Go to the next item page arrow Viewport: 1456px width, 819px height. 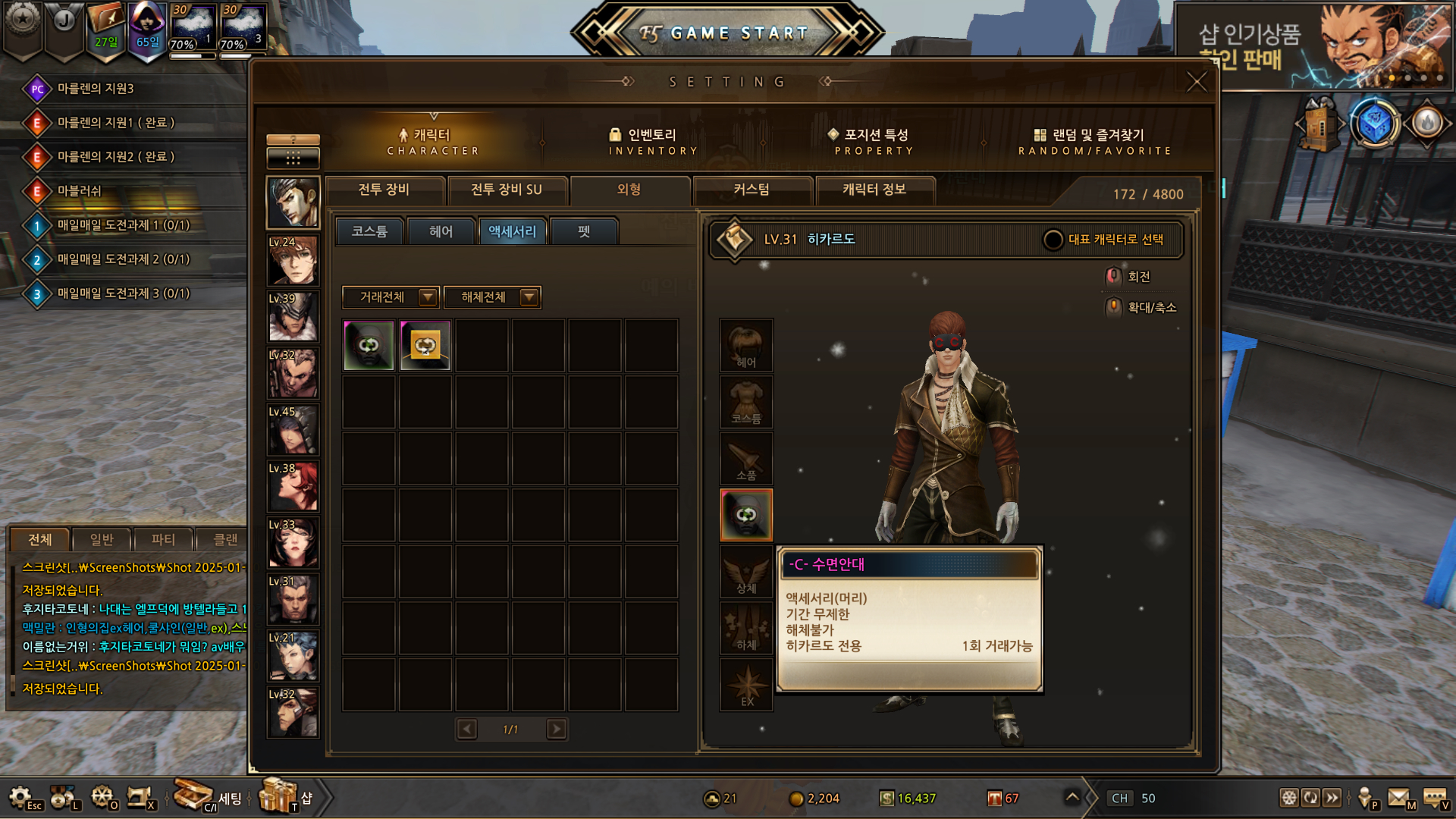coord(557,730)
